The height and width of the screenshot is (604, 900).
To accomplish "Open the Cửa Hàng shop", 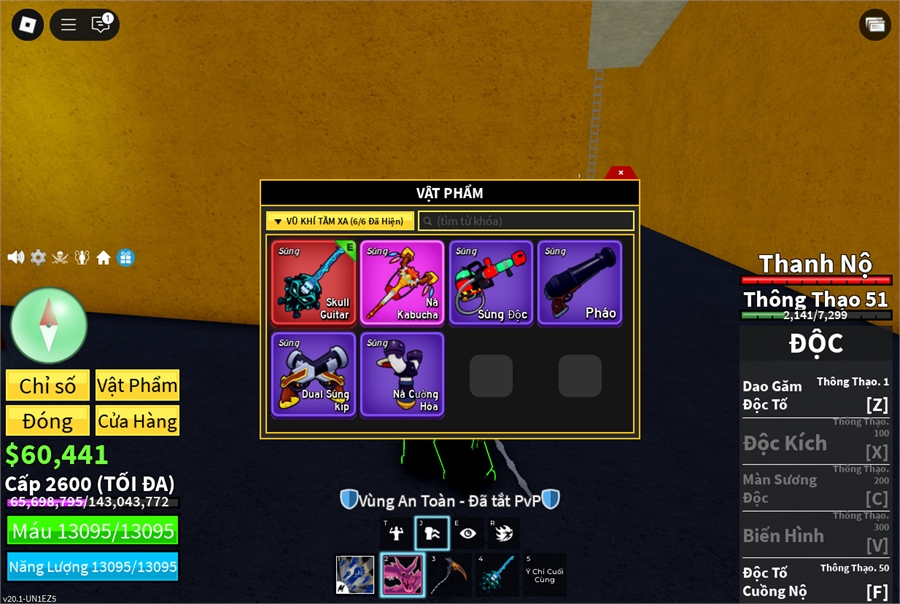I will pos(137,421).
